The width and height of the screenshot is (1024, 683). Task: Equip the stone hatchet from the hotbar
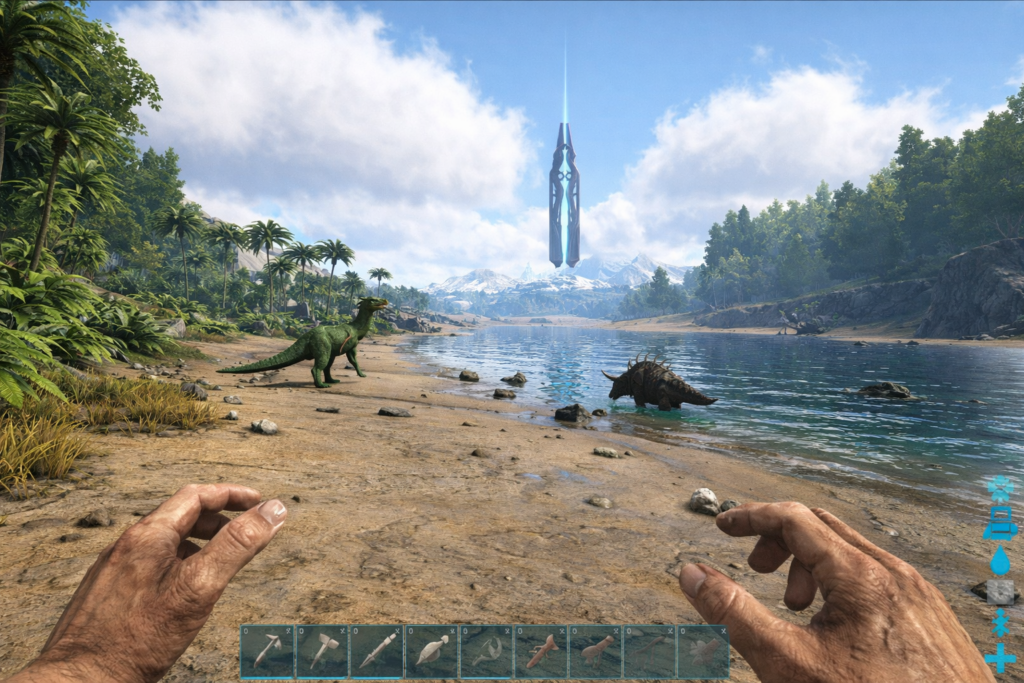point(322,652)
